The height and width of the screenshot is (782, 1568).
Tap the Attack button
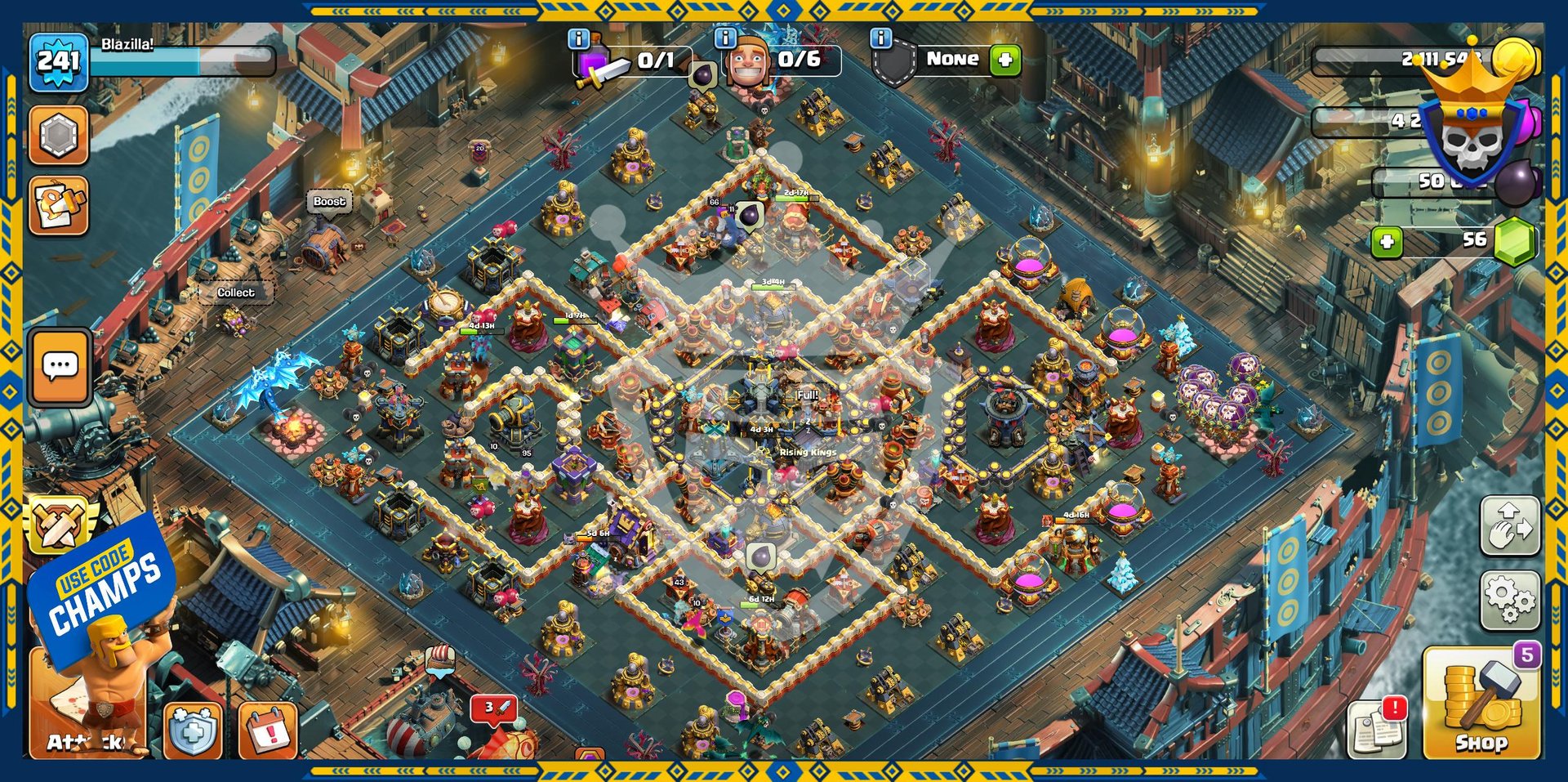coord(87,719)
